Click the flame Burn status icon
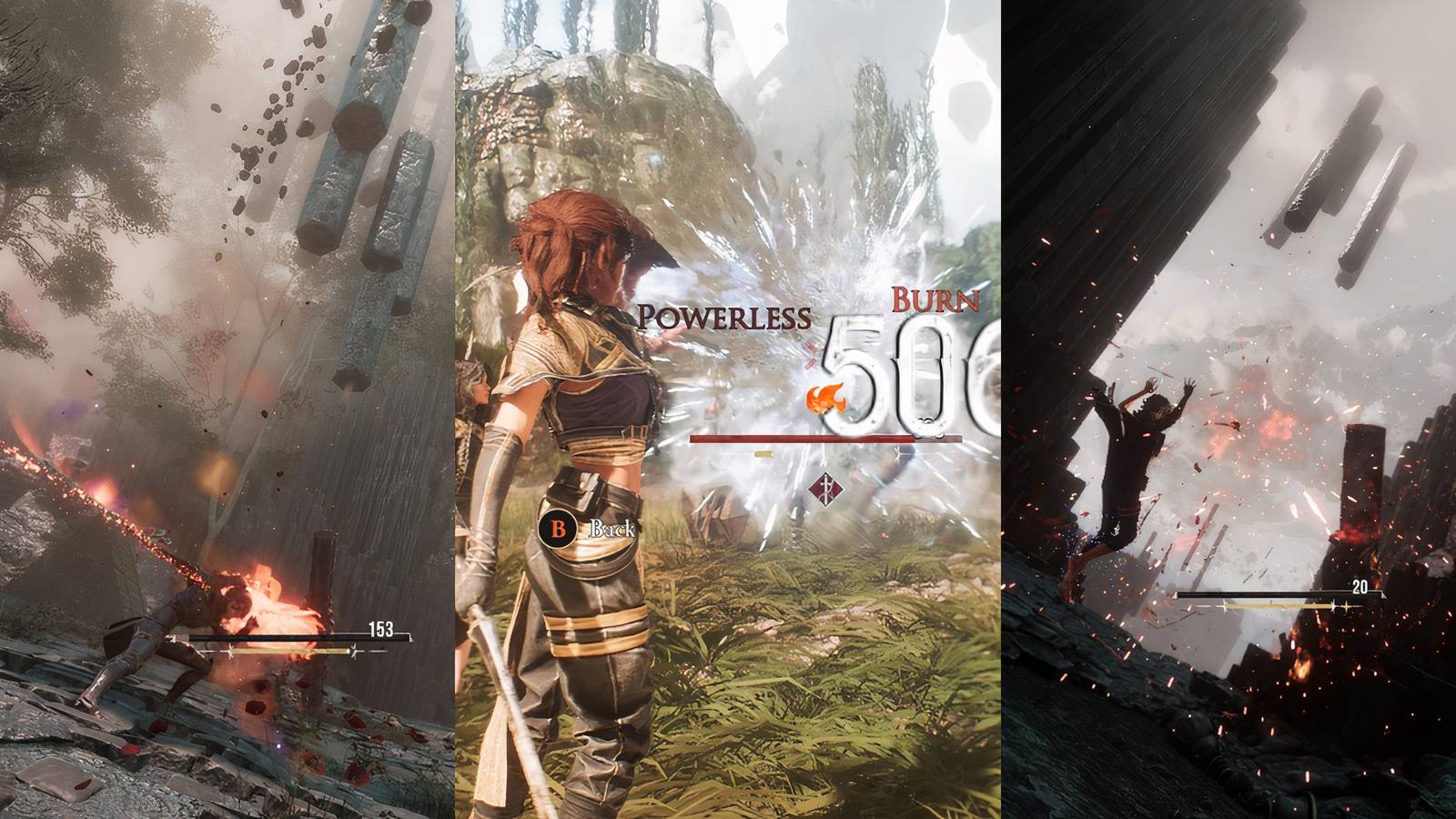Viewport: 1456px width, 819px height. 828,398
